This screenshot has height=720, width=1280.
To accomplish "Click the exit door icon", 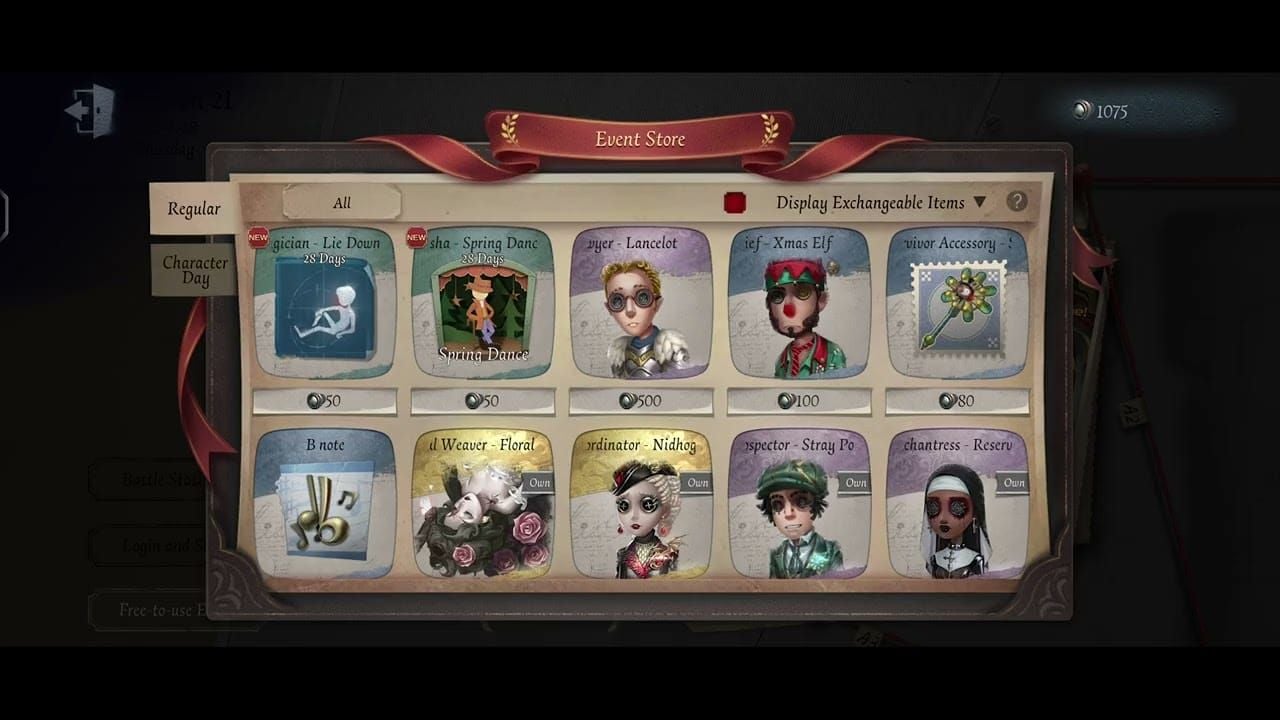I will (x=88, y=111).
